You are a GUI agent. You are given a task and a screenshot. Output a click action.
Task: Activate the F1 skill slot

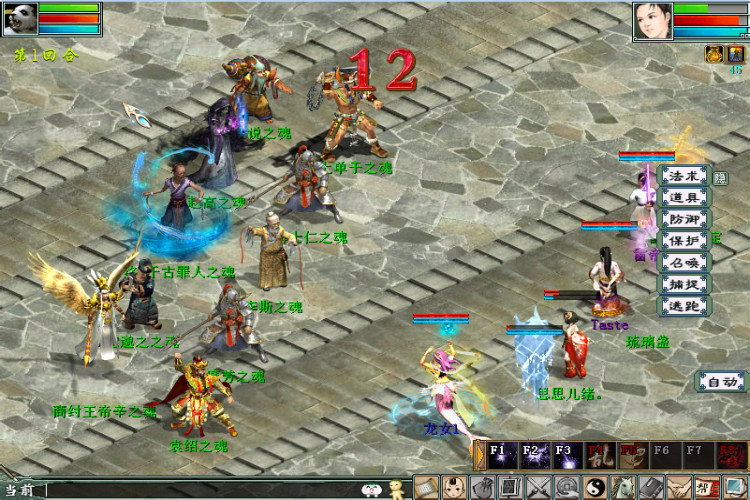501,455
